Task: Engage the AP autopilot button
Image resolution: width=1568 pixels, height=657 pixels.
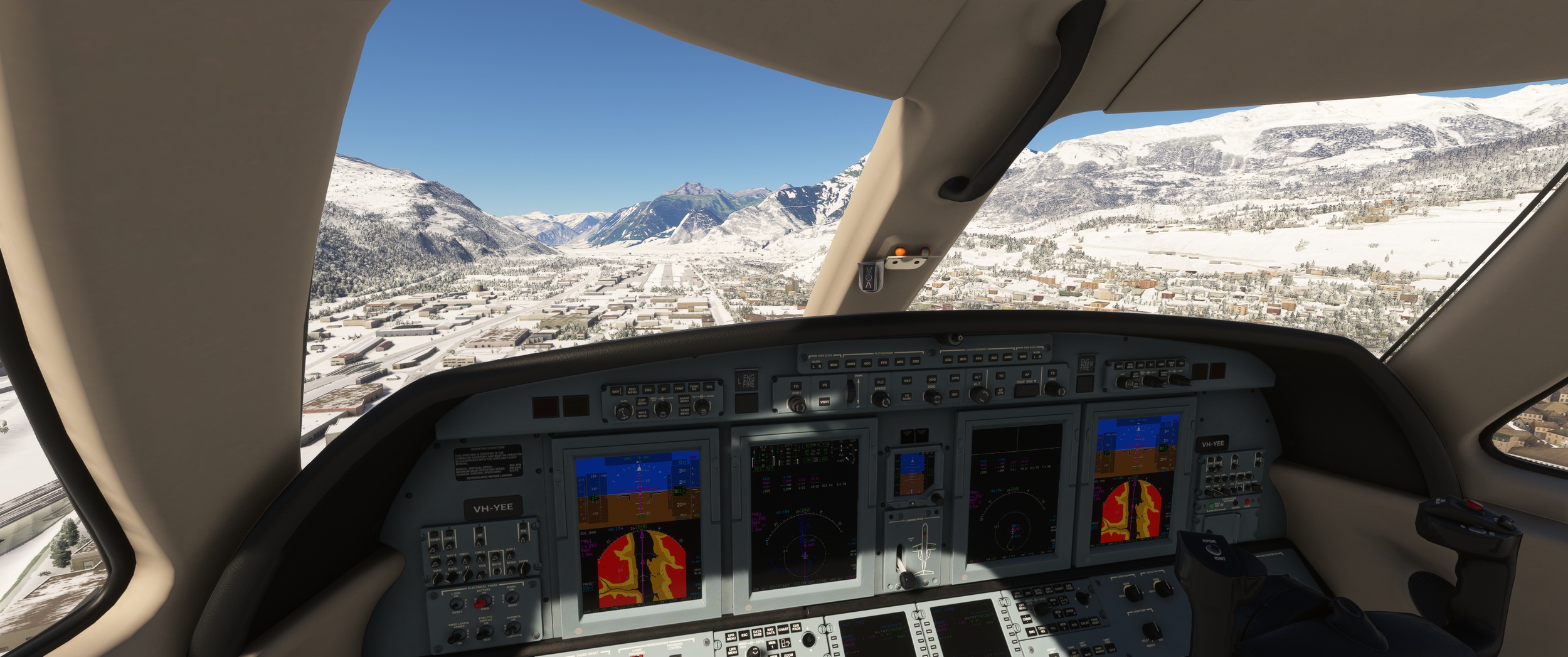Action: [1027, 375]
